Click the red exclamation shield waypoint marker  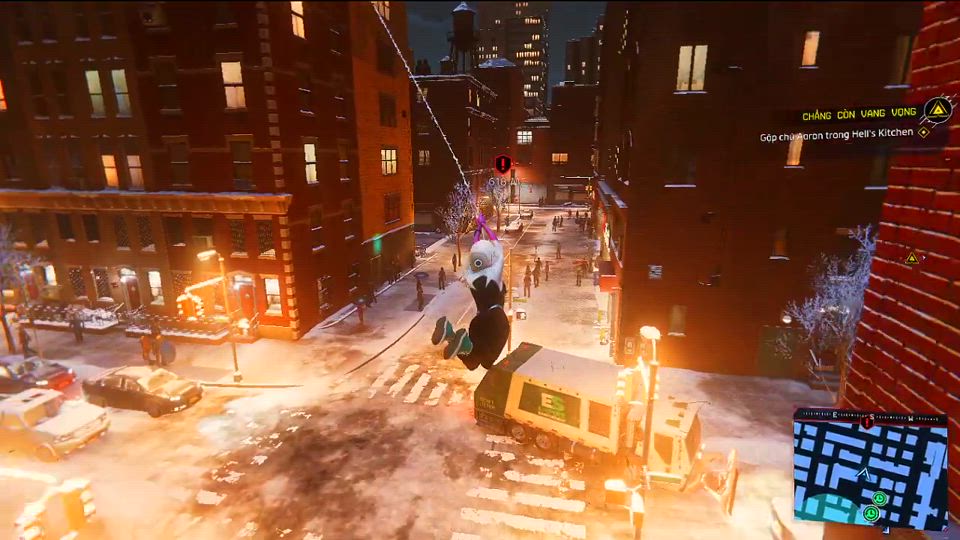point(502,163)
